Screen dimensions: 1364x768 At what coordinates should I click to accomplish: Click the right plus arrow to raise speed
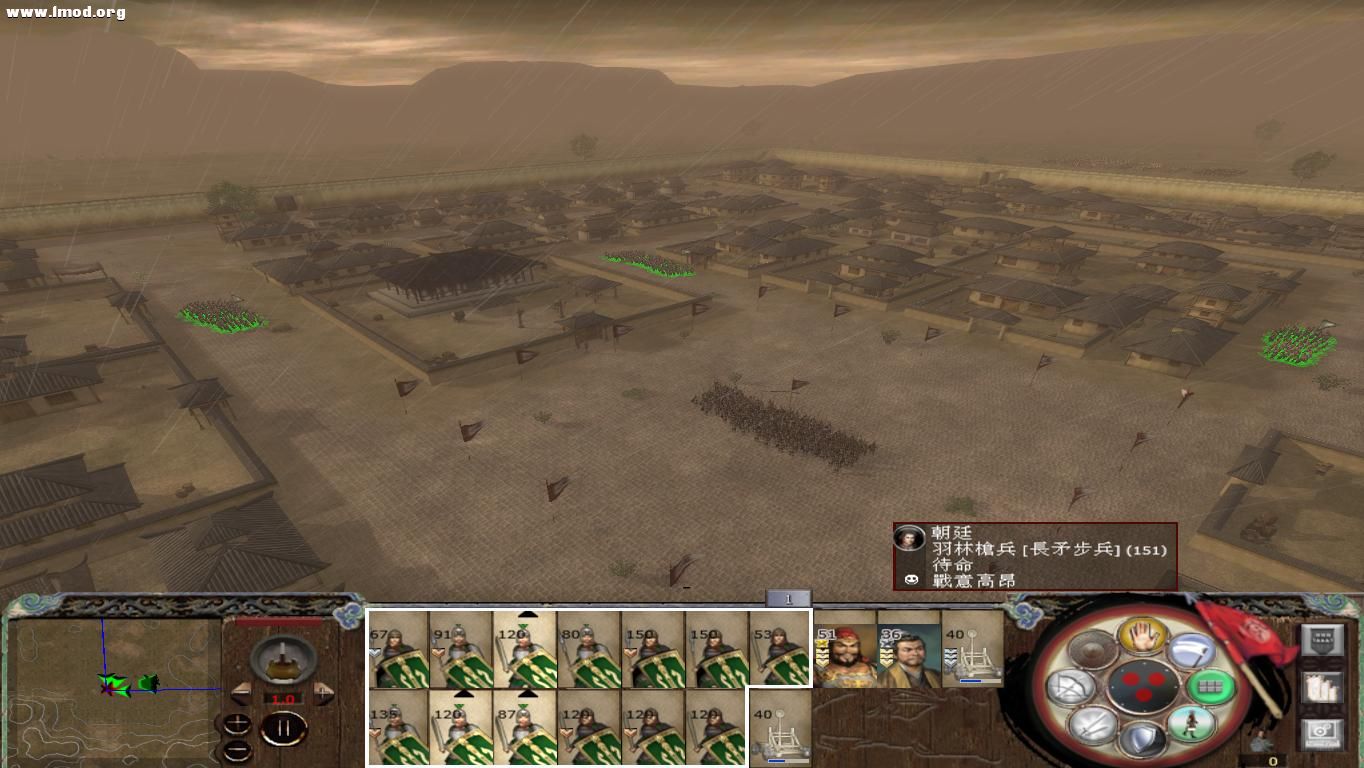pyautogui.click(x=322, y=694)
